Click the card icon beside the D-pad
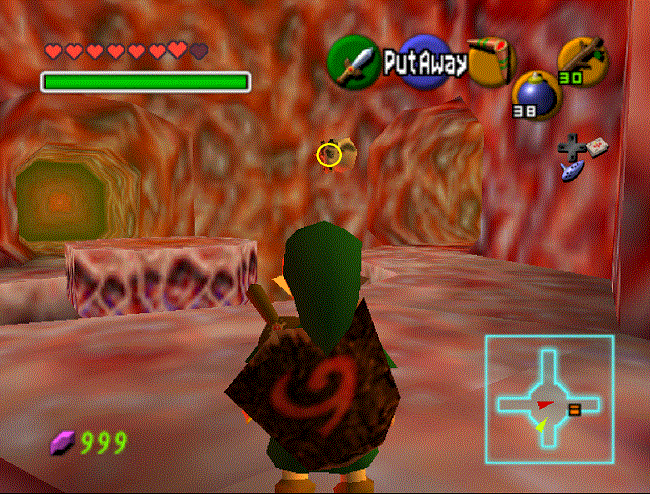The image size is (650, 494). pos(597,146)
